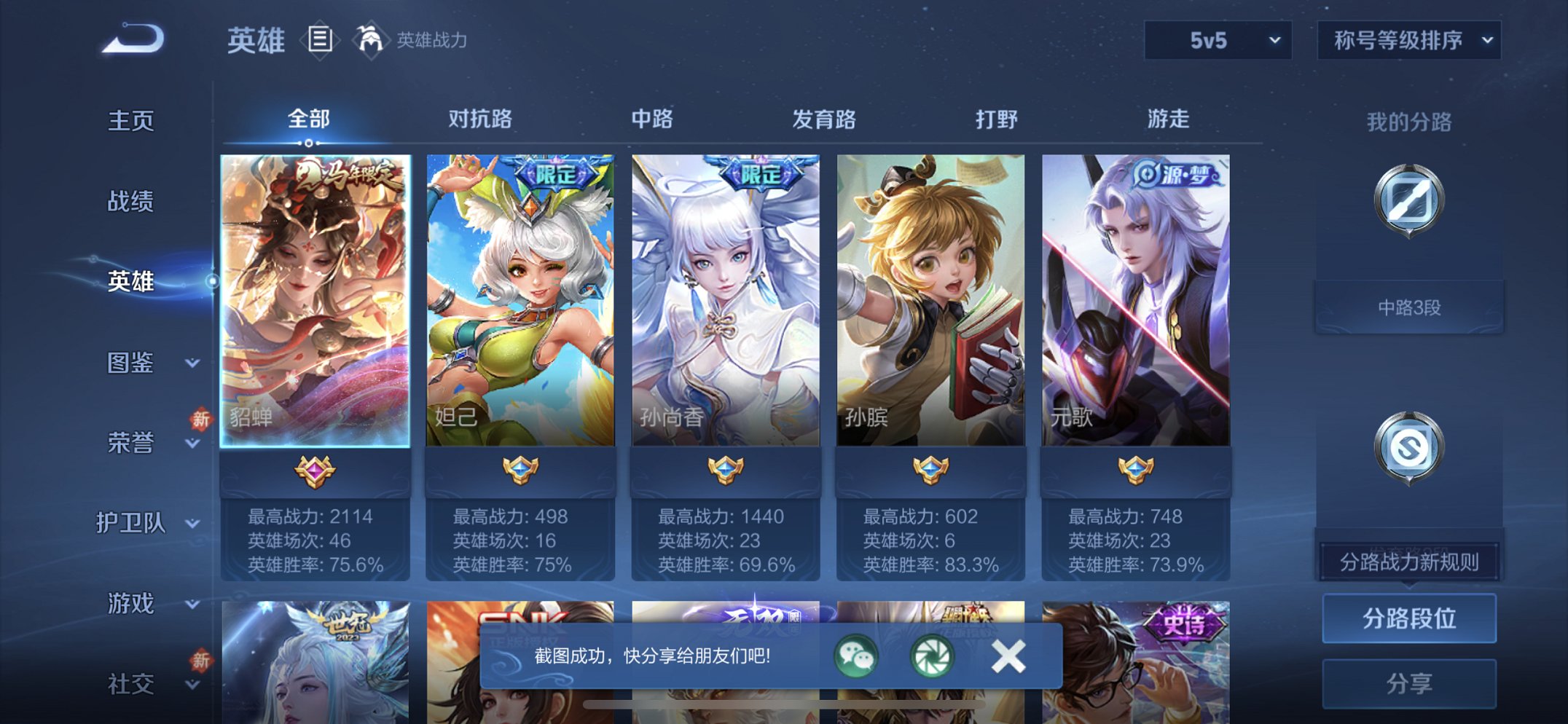
Task: Click the helmet icon beside 英雄战力
Action: [x=372, y=40]
